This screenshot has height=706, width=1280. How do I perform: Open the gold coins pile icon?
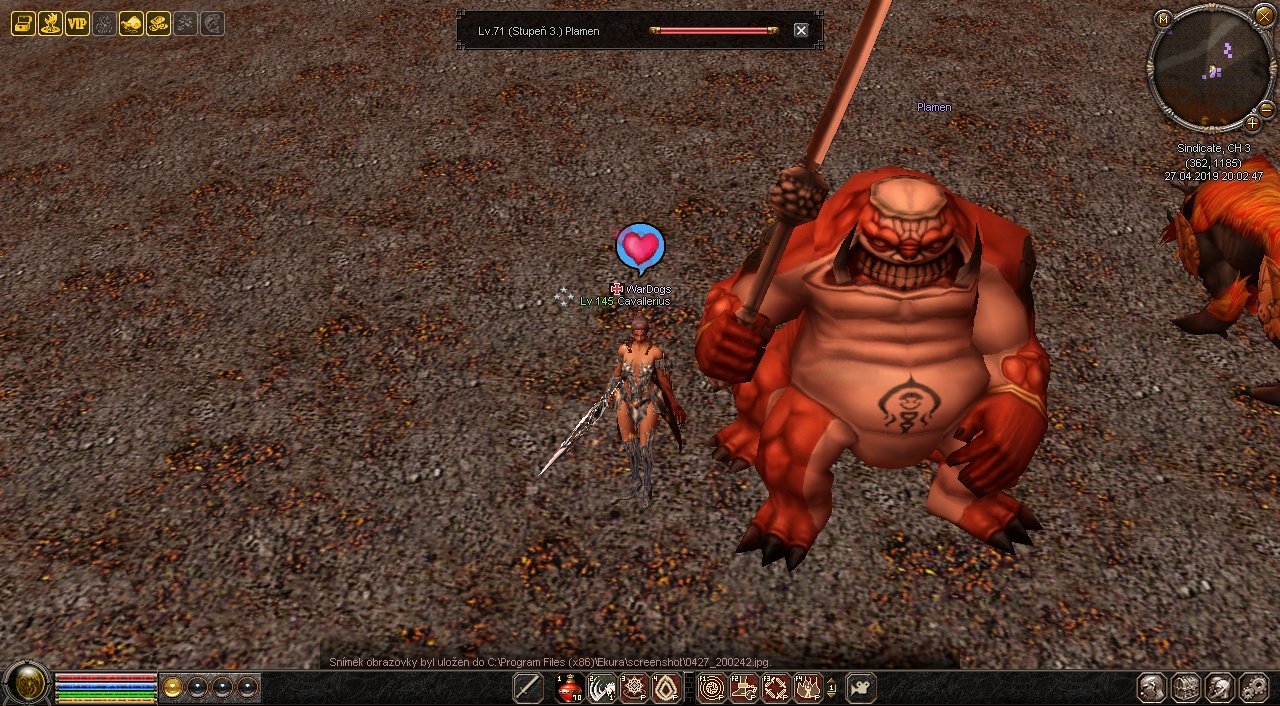click(158, 24)
